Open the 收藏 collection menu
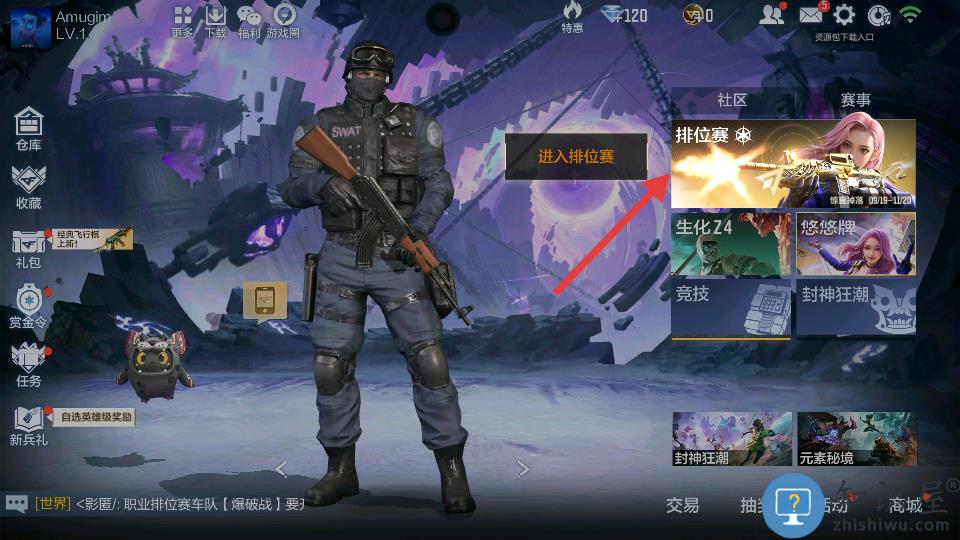The image size is (960, 540). pos(28,186)
